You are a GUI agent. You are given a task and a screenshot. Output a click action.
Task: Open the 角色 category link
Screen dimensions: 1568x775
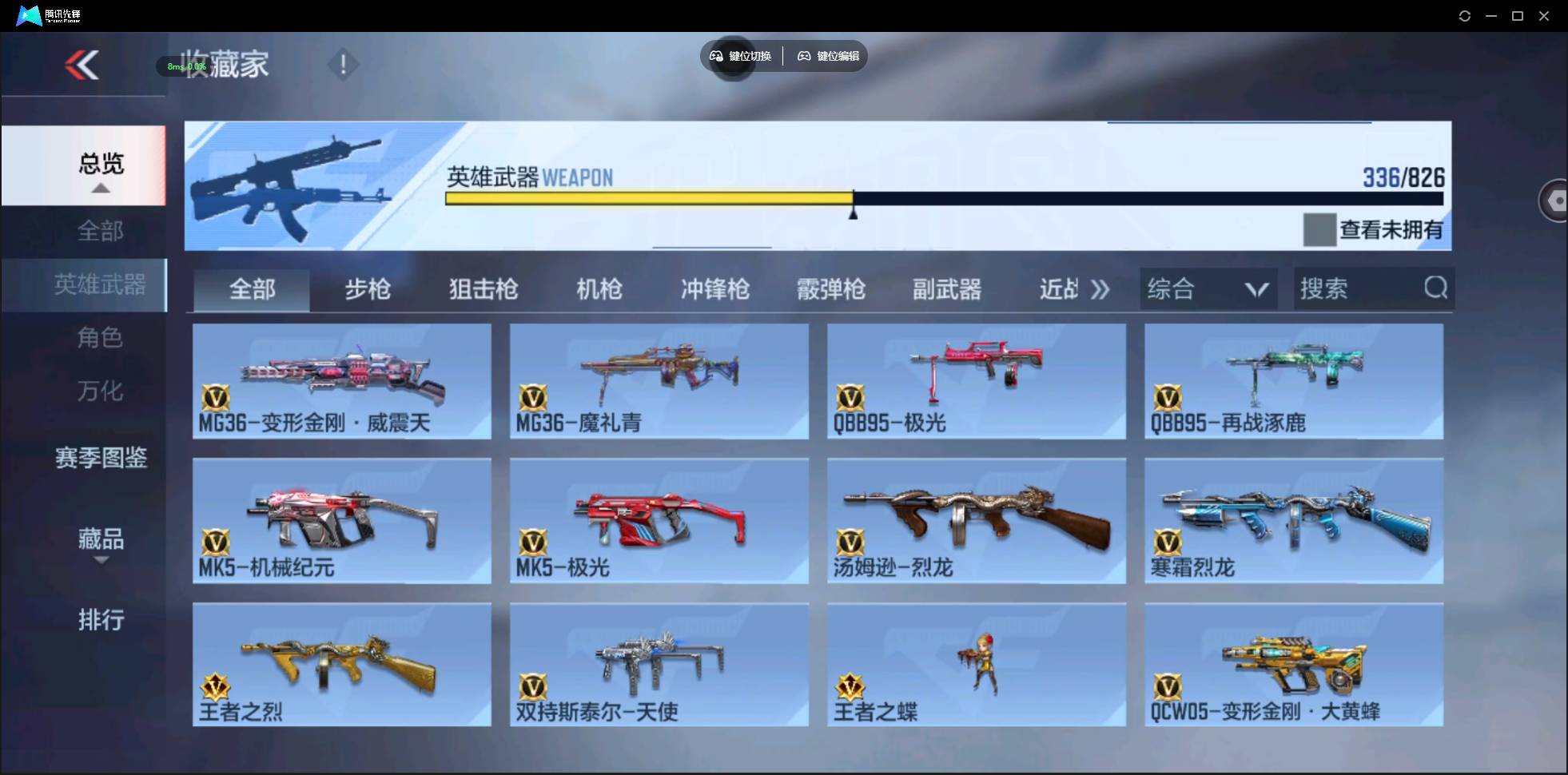coord(100,338)
